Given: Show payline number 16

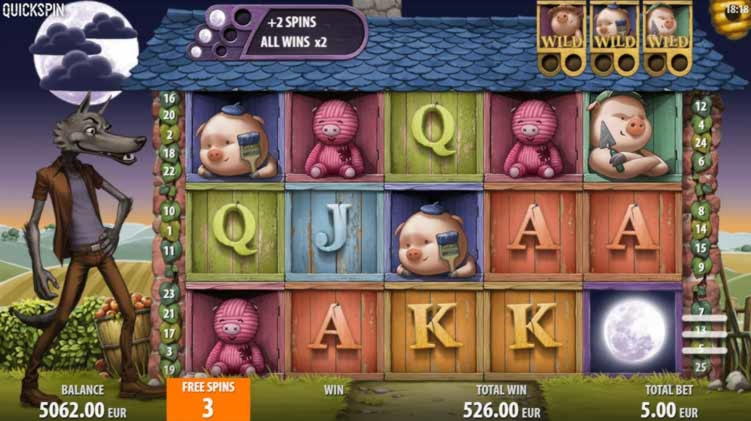Looking at the screenshot, I should coord(169,99).
